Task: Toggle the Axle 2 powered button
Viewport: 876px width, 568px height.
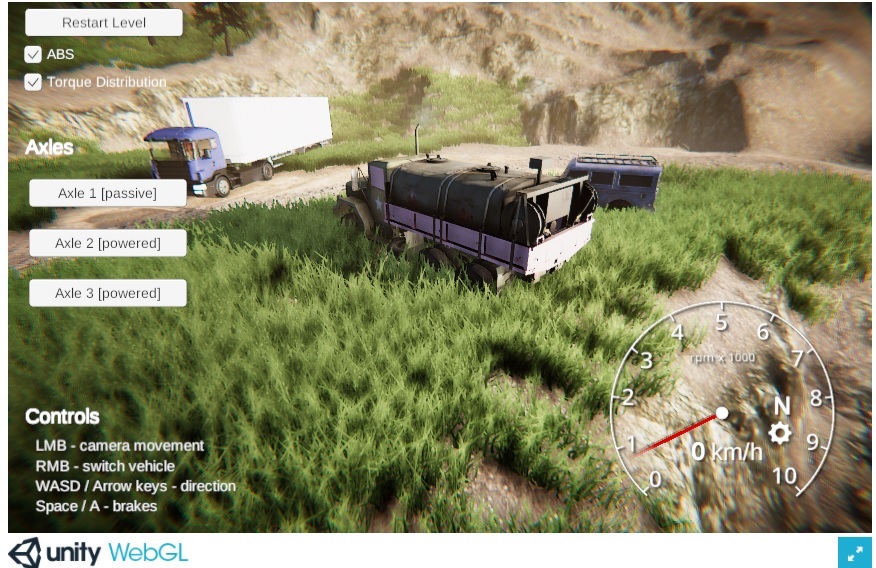Action: [107, 243]
